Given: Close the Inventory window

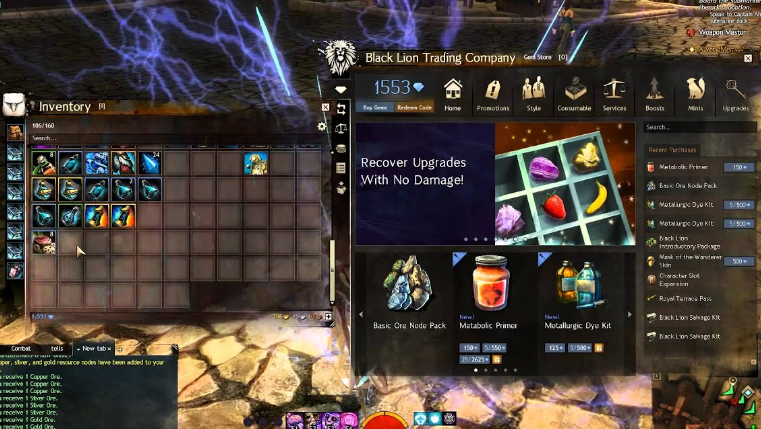Looking at the screenshot, I should tap(326, 107).
